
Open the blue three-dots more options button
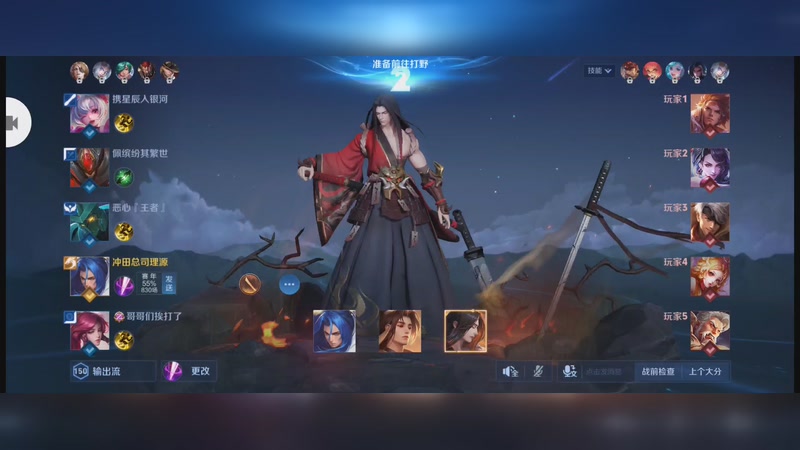[289, 284]
